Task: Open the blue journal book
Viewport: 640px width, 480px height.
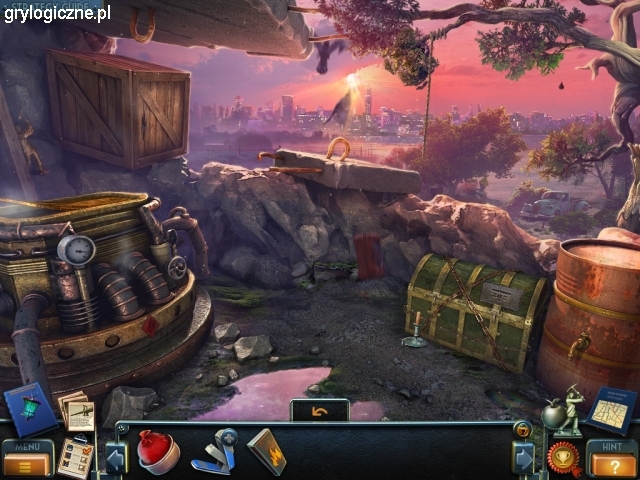Action: (x=30, y=410)
